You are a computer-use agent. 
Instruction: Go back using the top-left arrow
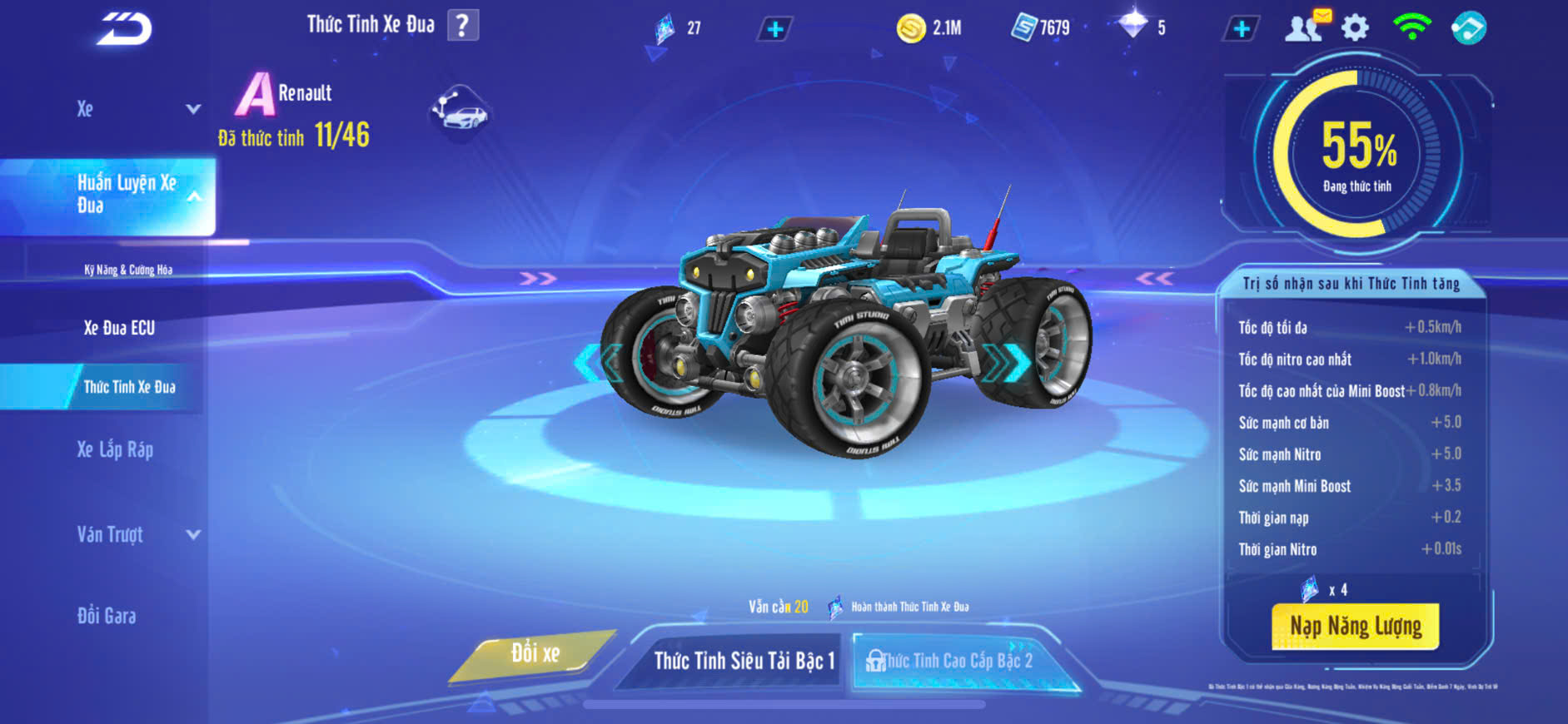pos(125,30)
